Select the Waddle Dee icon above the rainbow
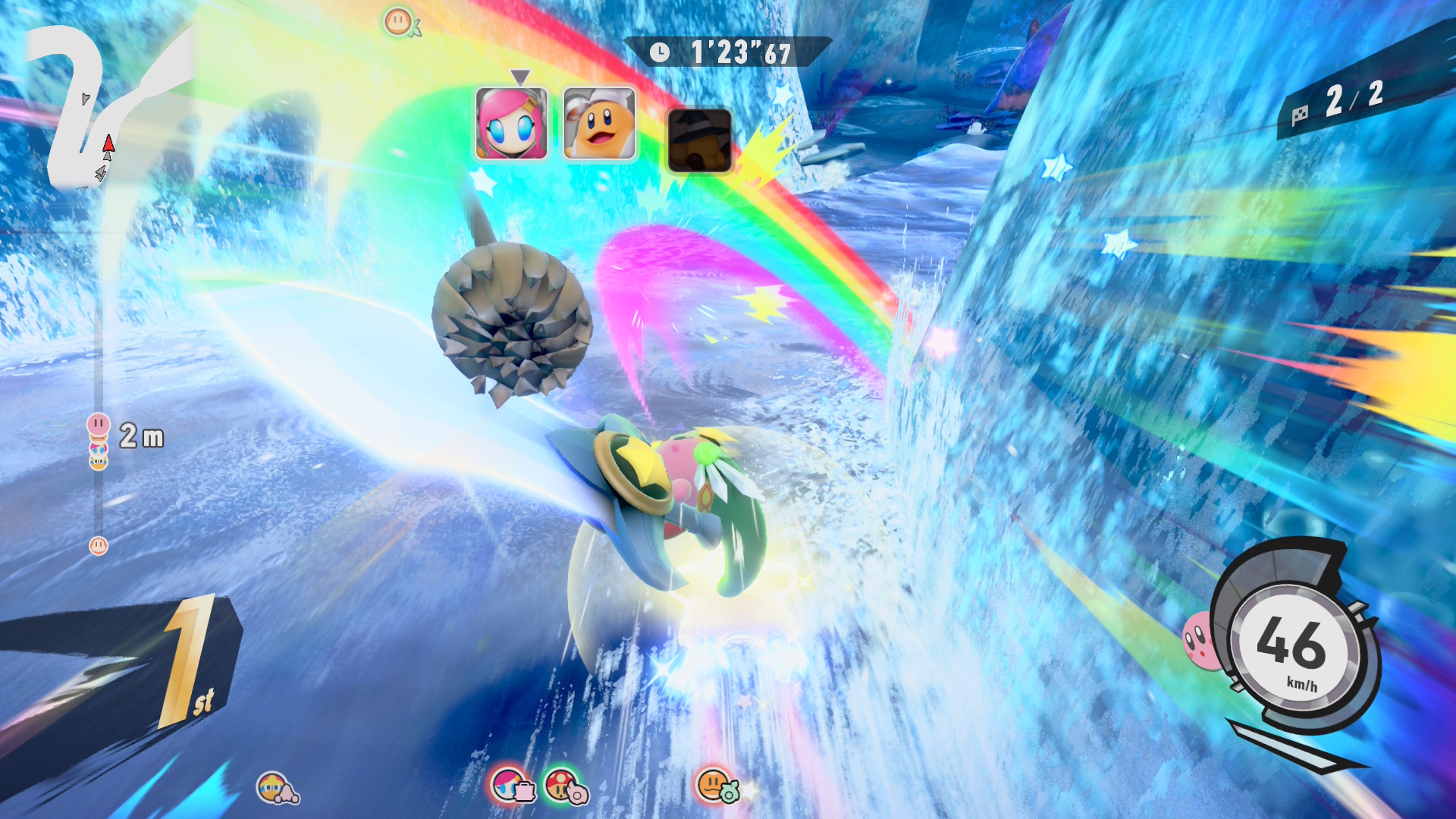The width and height of the screenshot is (1456, 819). pos(400,22)
